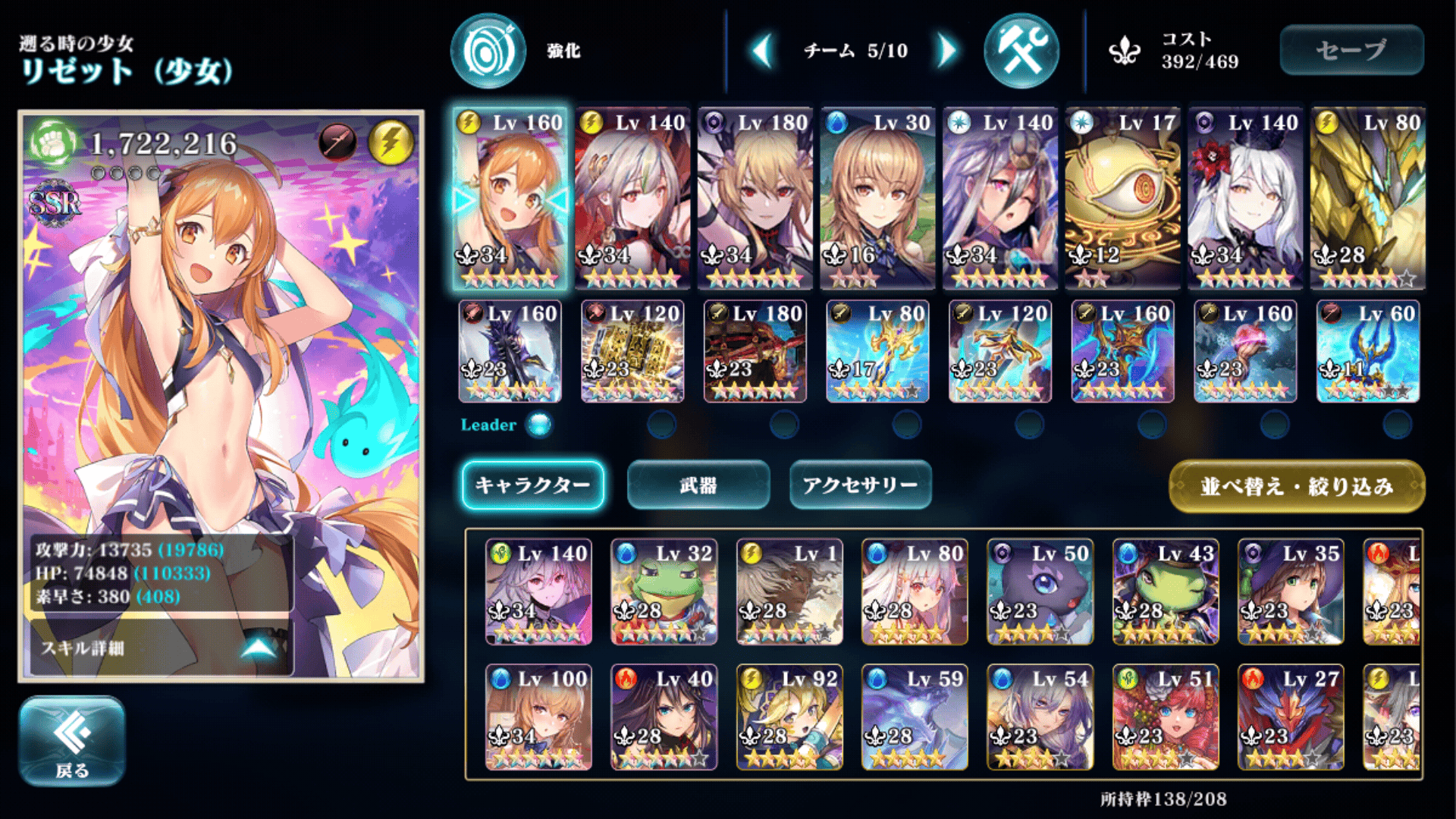This screenshot has width=1456, height=819.
Task: Pick the Lv 32 frog character card
Action: point(664,592)
